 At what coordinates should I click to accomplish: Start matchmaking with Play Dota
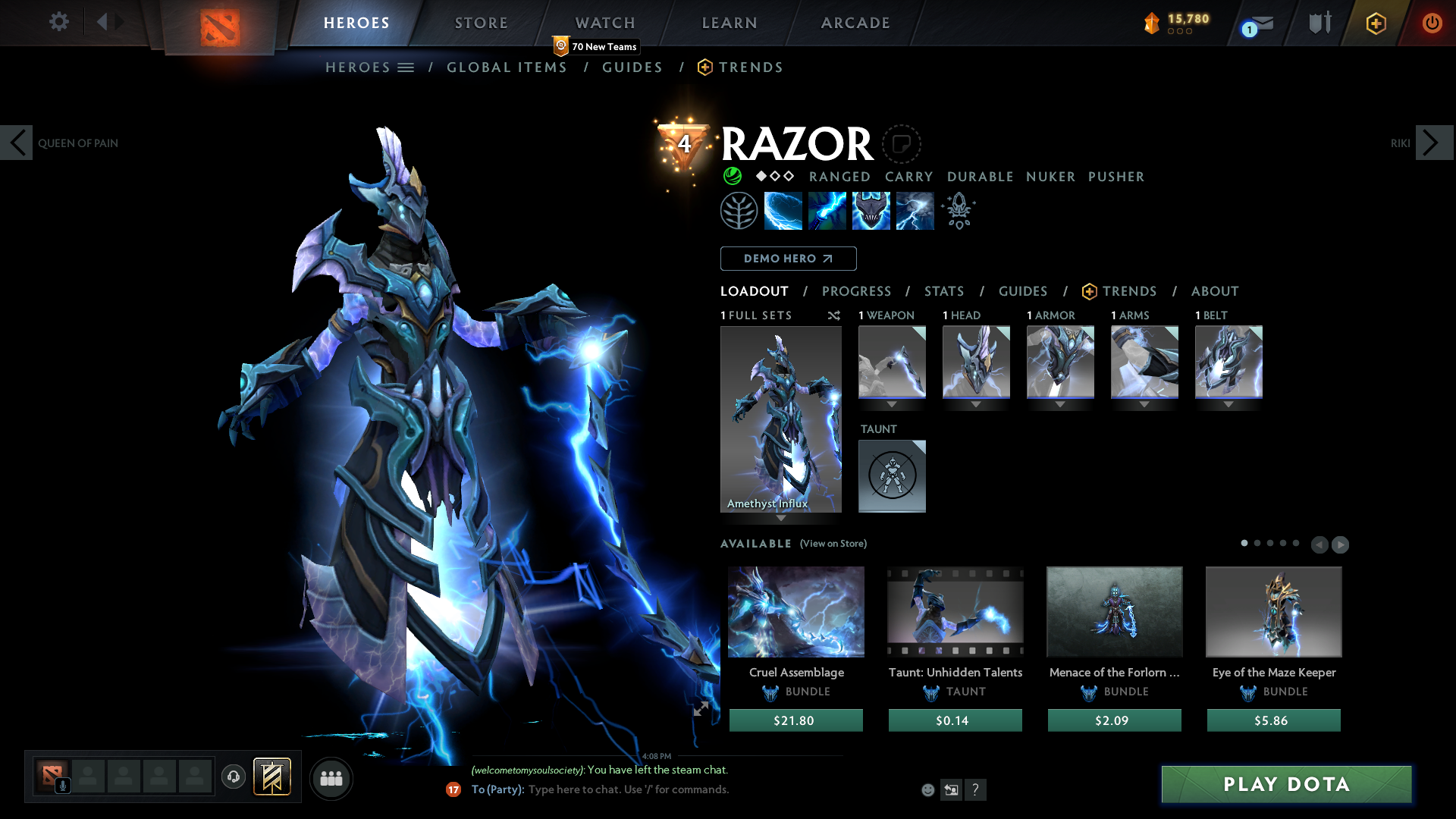coord(1286,784)
